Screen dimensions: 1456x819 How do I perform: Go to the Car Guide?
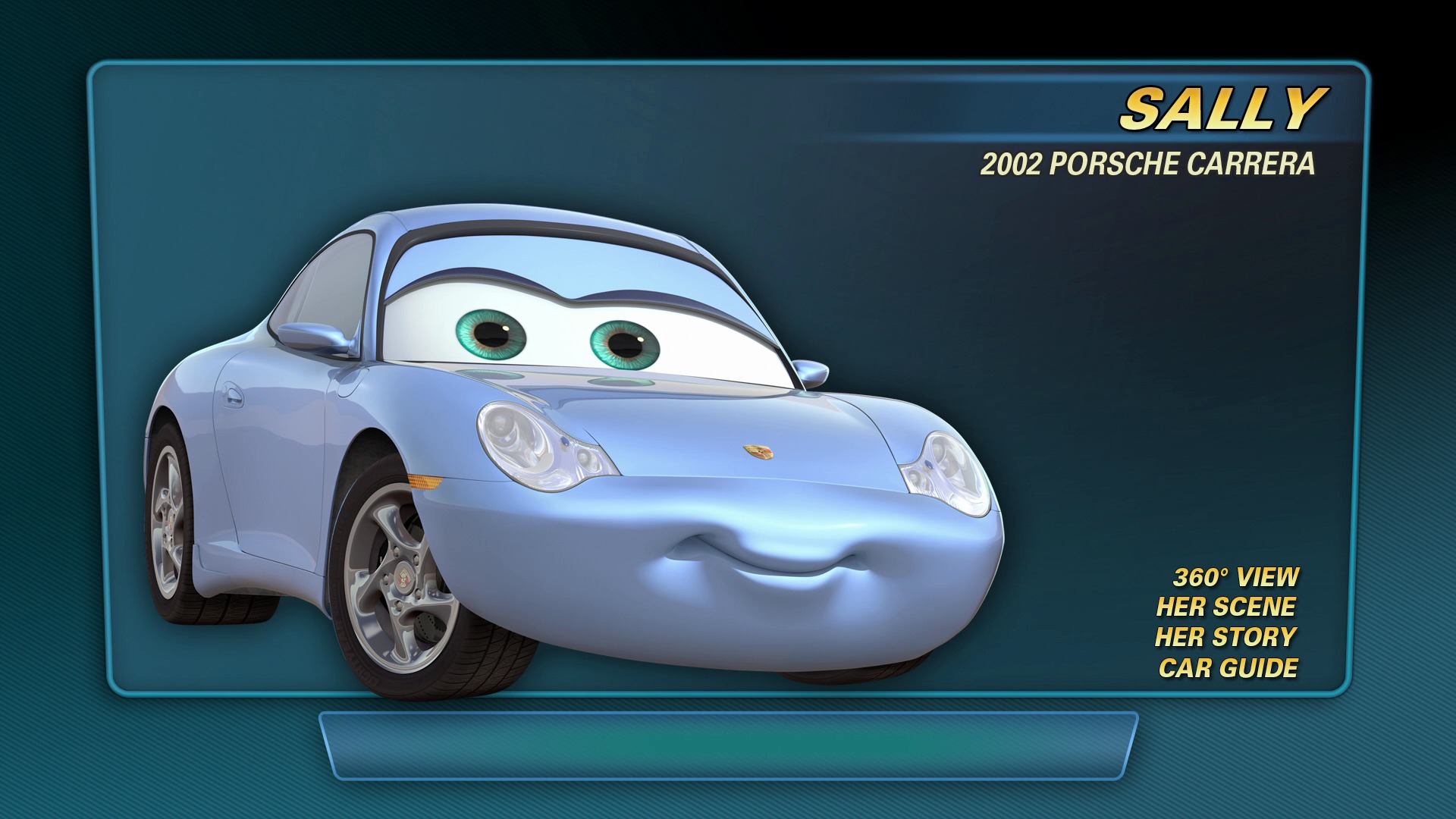pos(1228,668)
